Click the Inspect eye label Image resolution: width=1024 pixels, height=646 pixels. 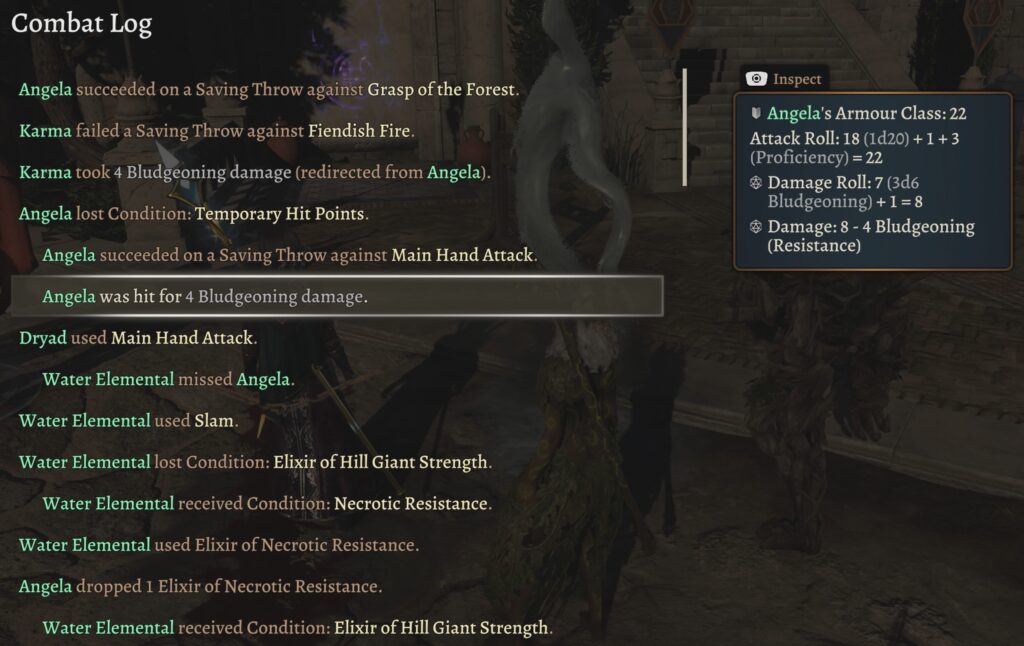pos(785,79)
